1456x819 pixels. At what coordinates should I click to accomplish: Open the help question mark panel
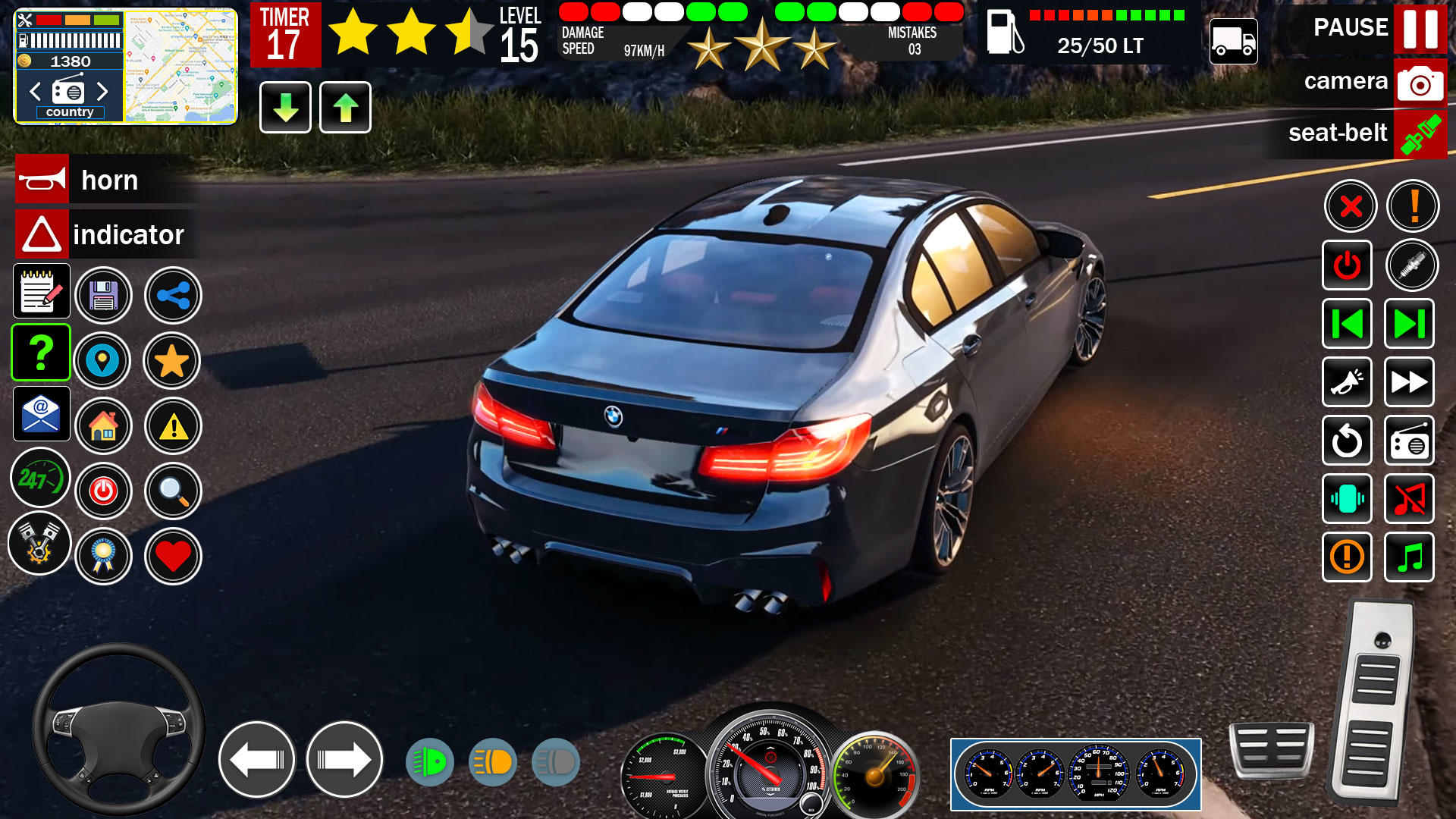[40, 353]
